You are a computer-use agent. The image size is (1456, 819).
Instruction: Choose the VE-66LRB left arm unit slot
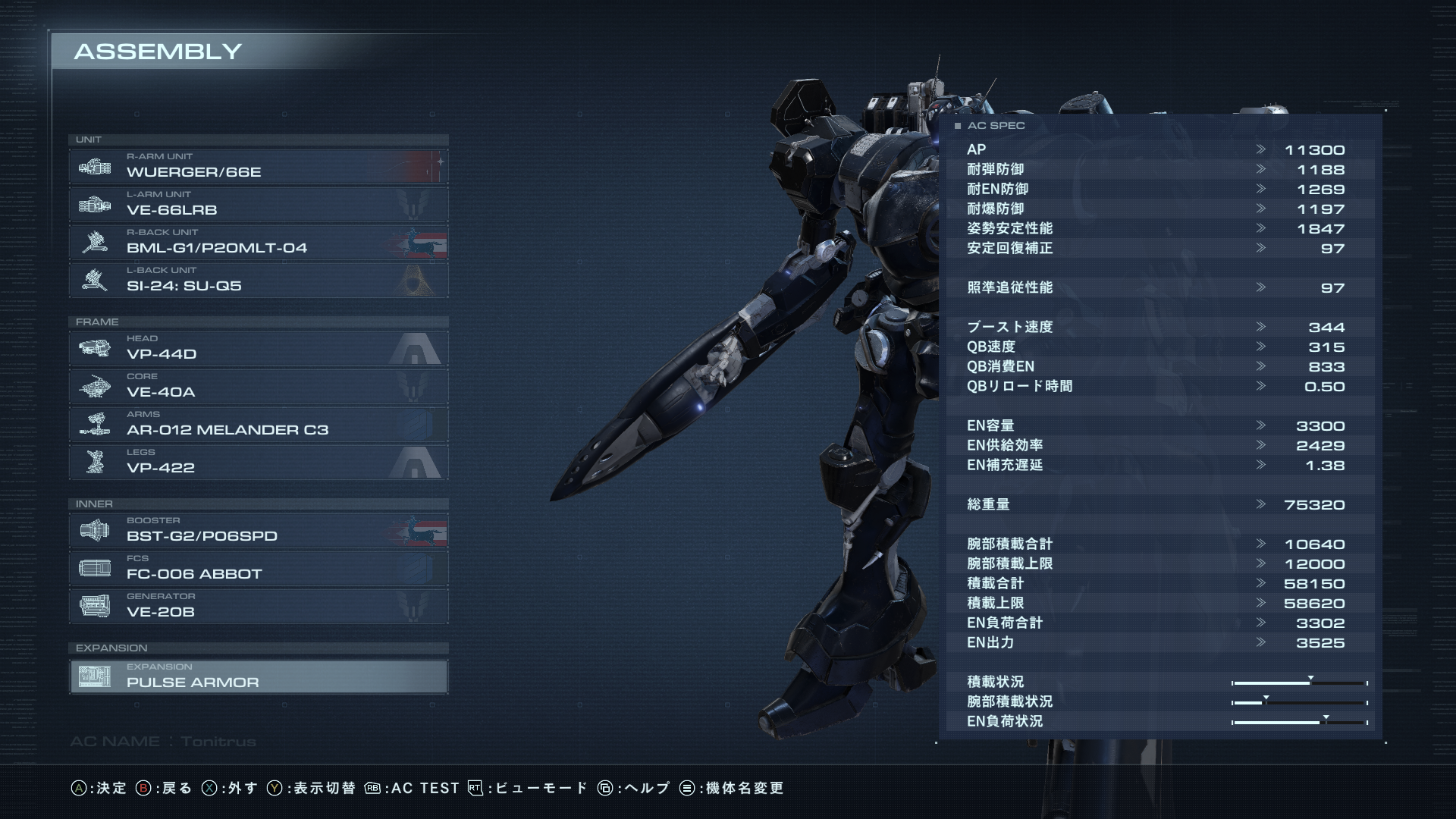[258, 204]
